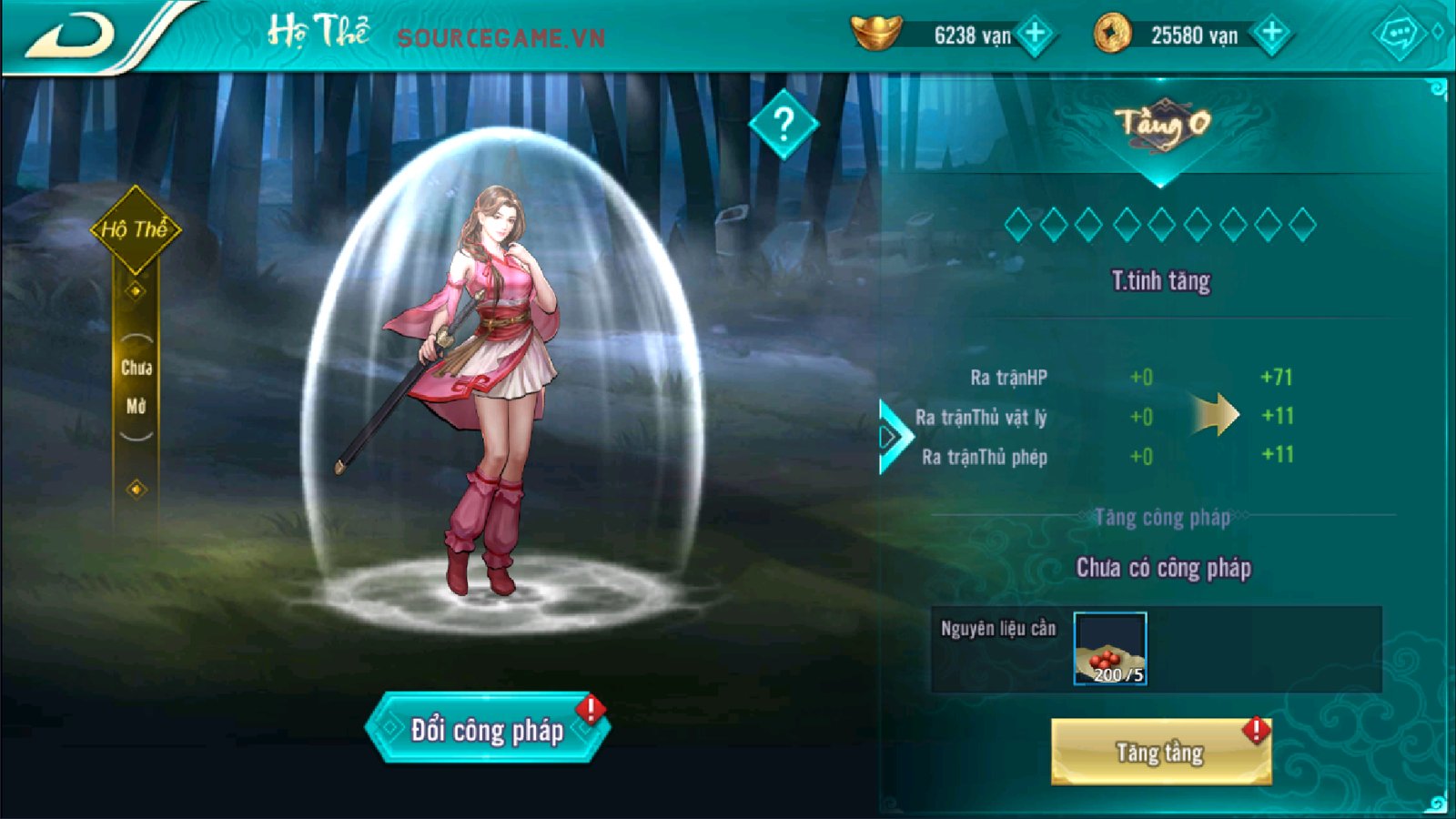Add more coins with plus button
Screen dimensions: 1456x819
point(1271,35)
